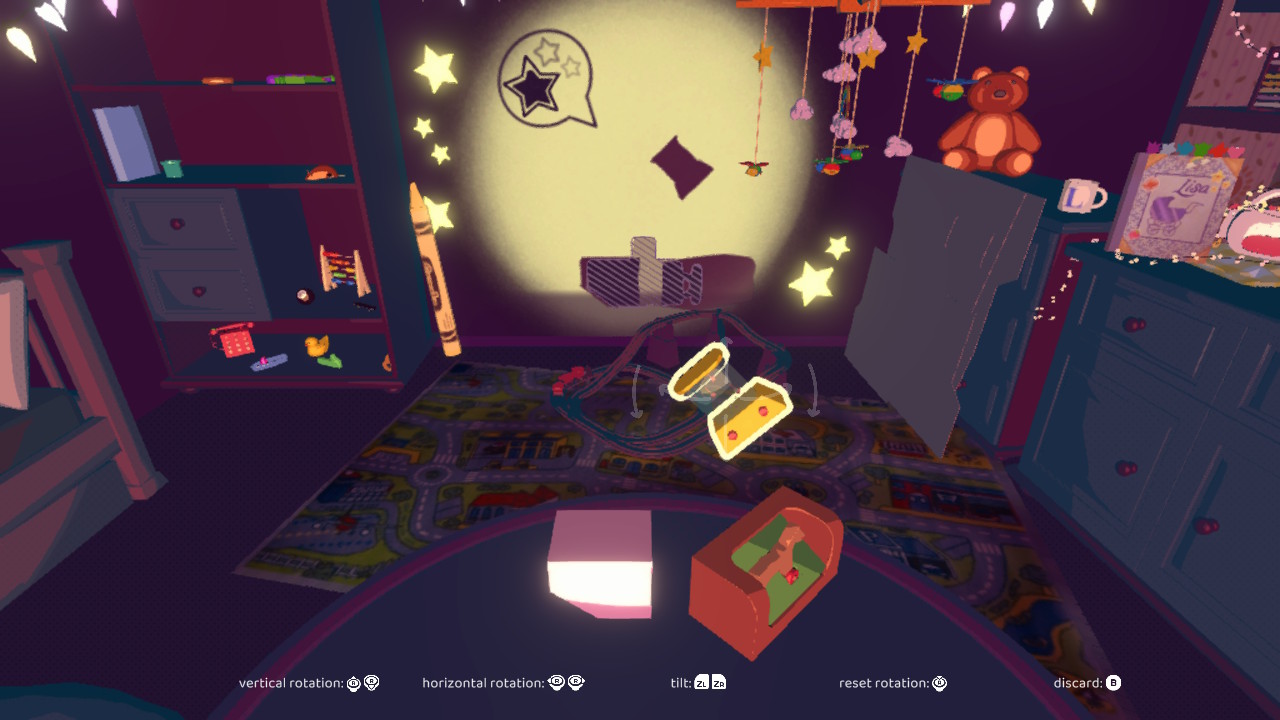
Task: Click the glowing pink night light cube
Action: [600, 565]
